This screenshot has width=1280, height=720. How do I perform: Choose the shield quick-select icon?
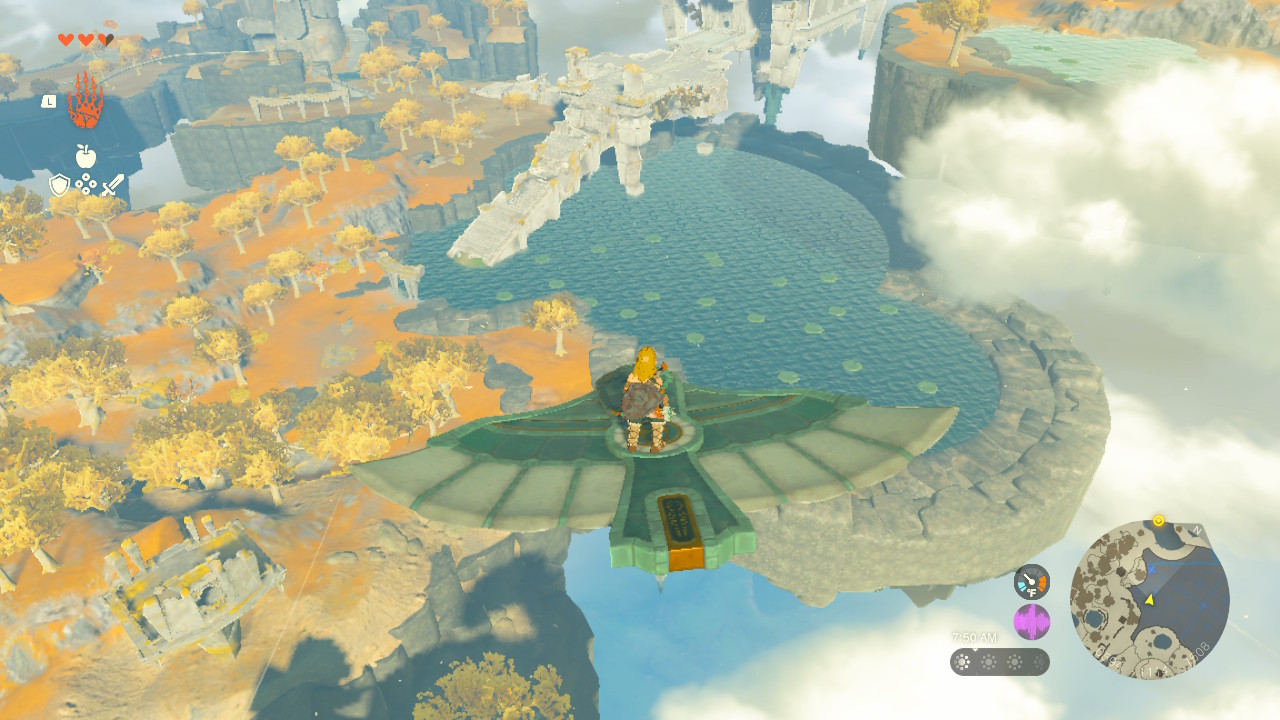pyautogui.click(x=59, y=185)
